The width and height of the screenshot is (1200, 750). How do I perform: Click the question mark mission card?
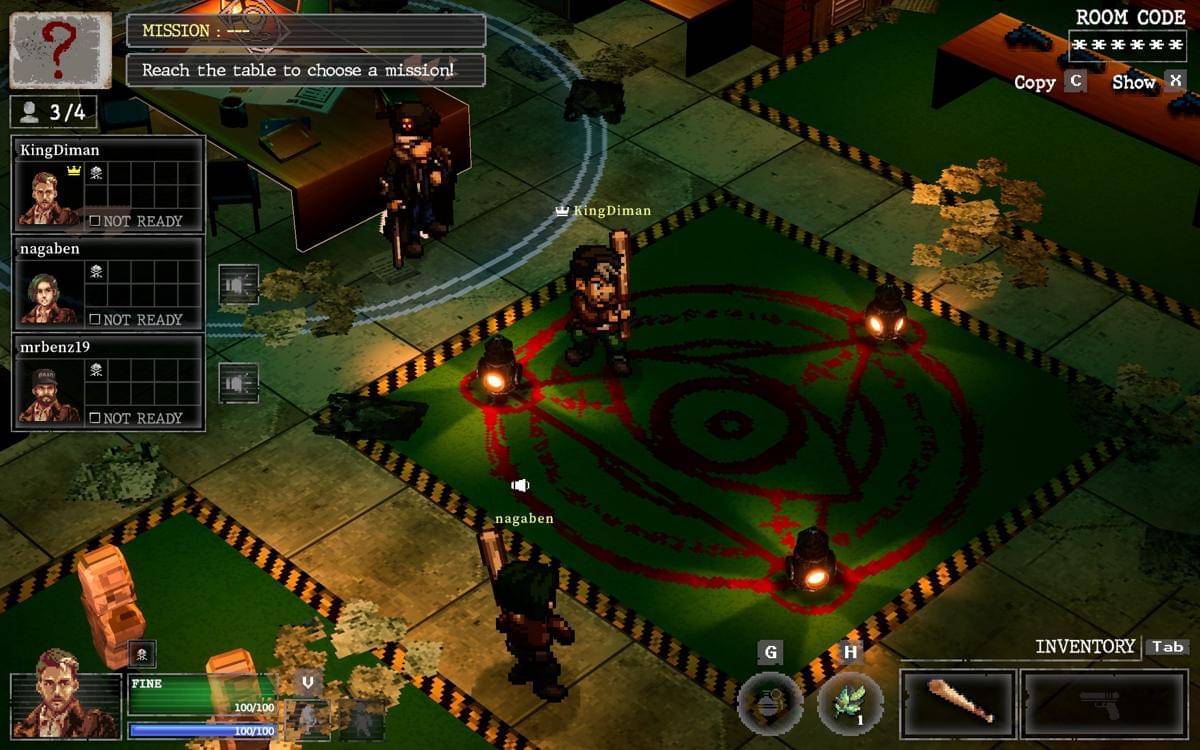60,50
